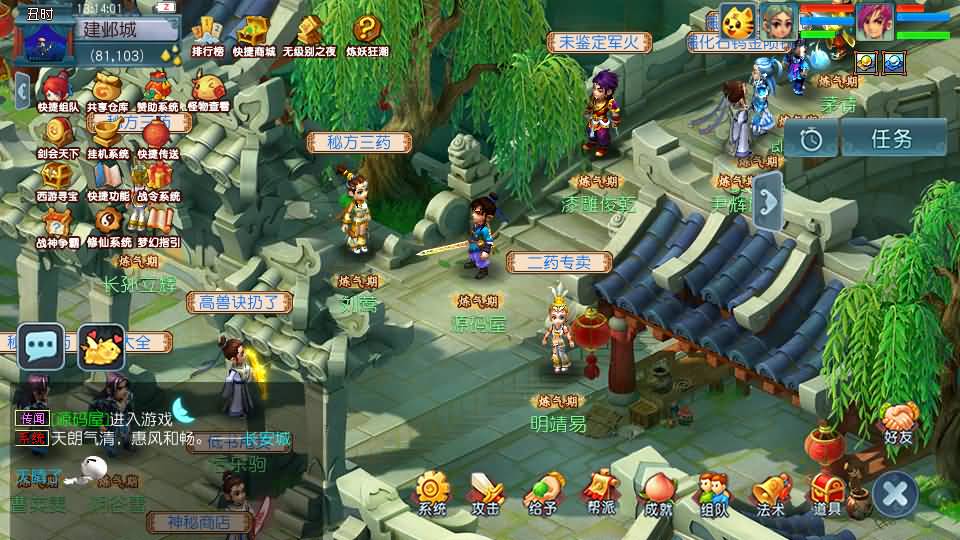Screen dimensions: 960x540
Task: Open the 法术 spells bell icon
Action: [x=770, y=494]
